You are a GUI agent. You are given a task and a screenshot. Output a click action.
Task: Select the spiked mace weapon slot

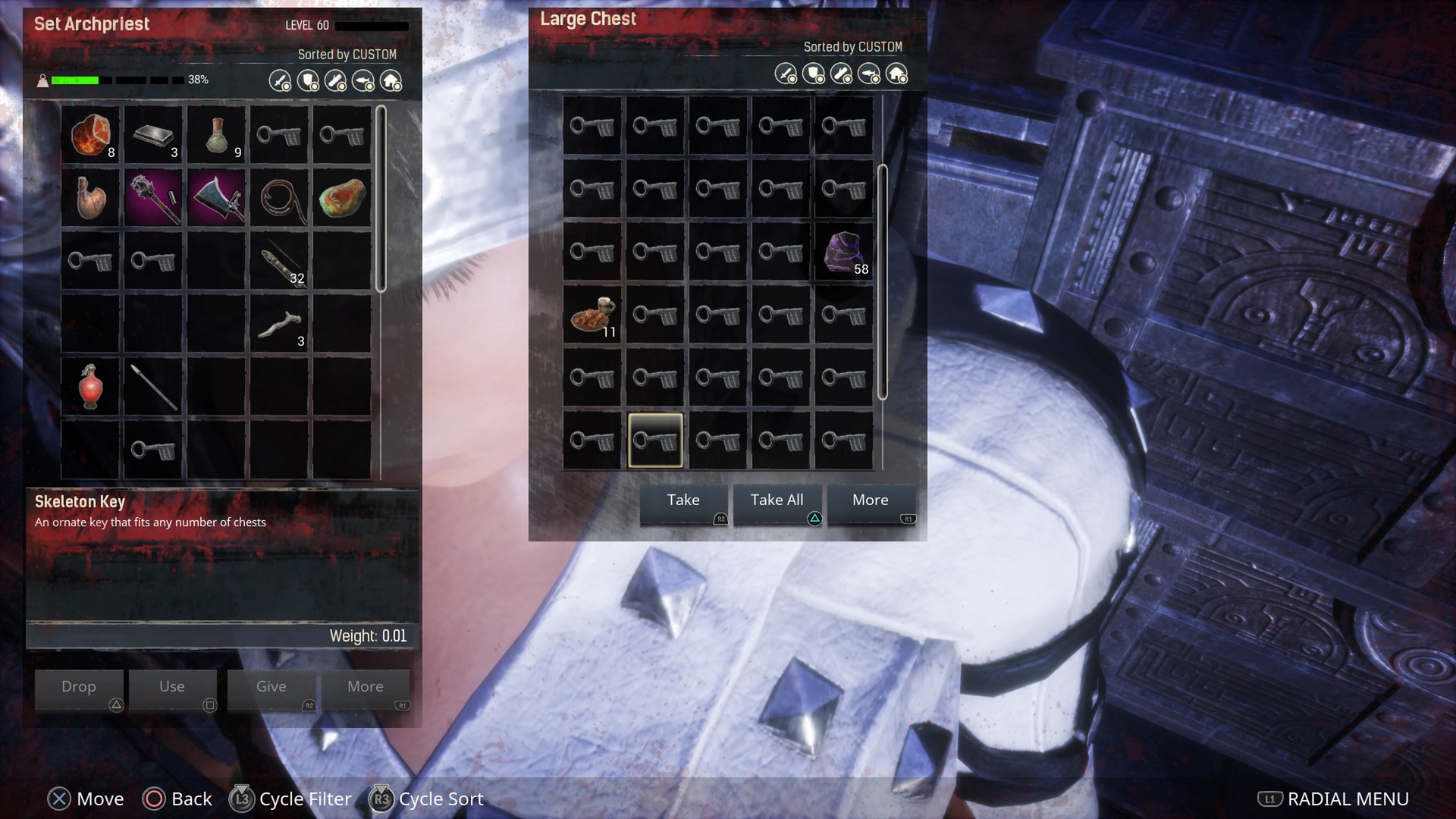click(x=154, y=198)
